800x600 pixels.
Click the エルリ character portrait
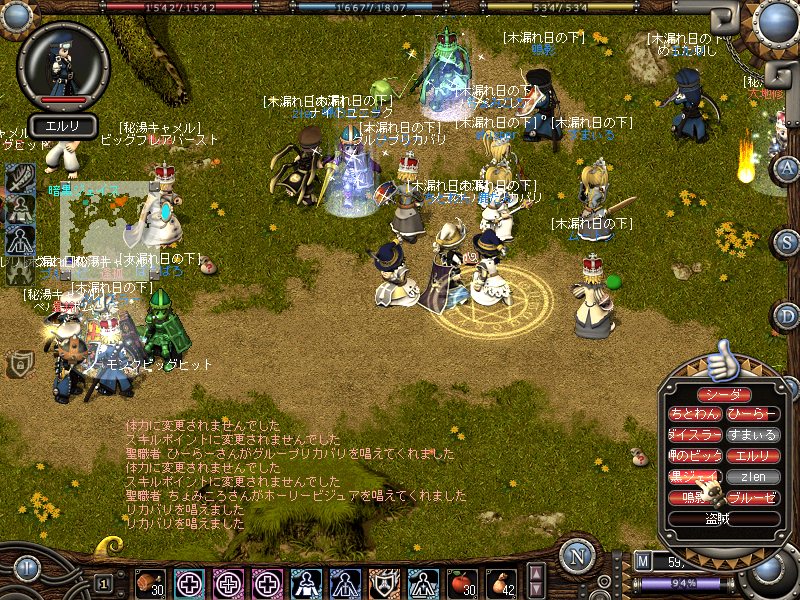(x=63, y=66)
